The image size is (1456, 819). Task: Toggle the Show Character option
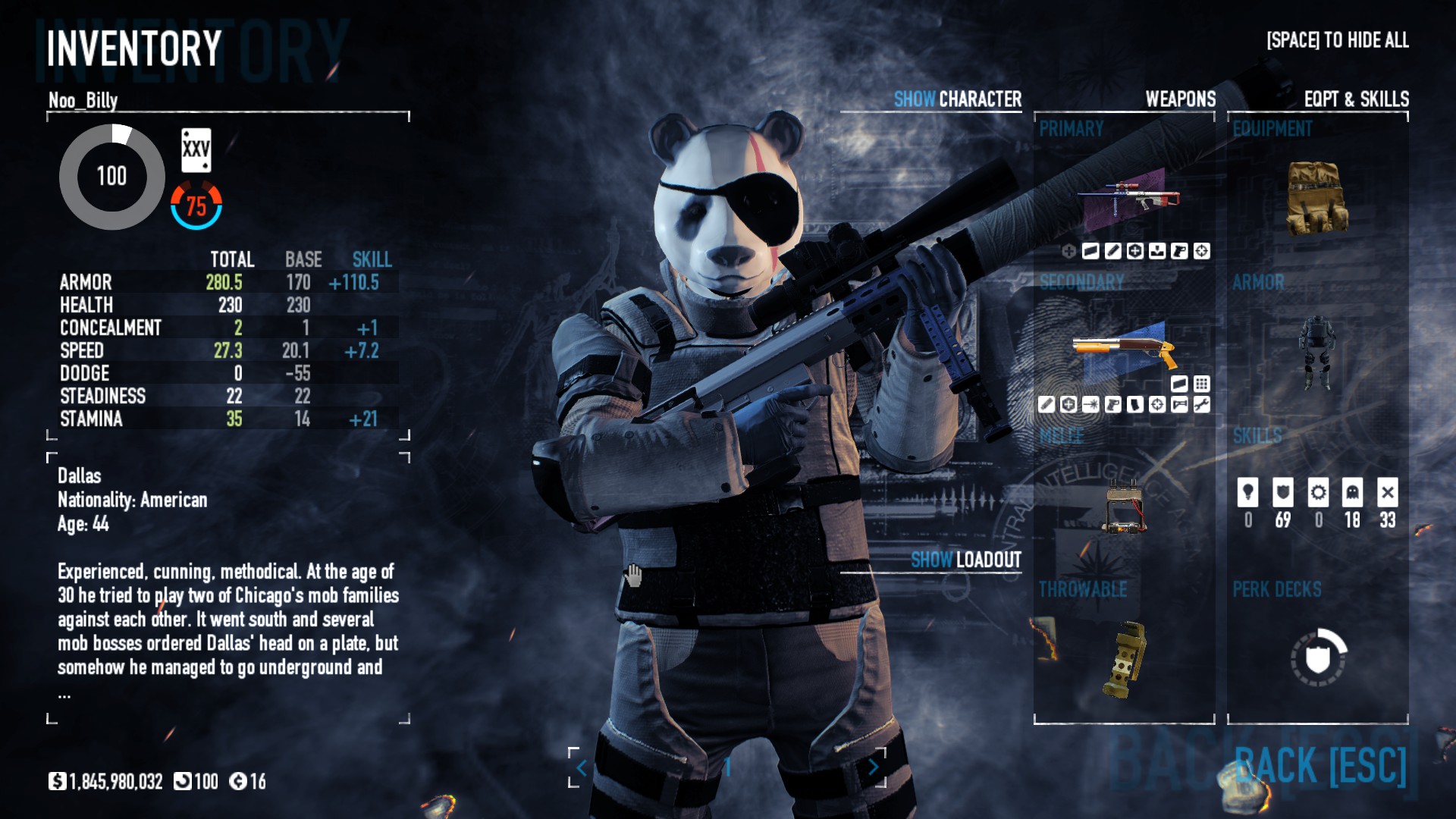957,99
